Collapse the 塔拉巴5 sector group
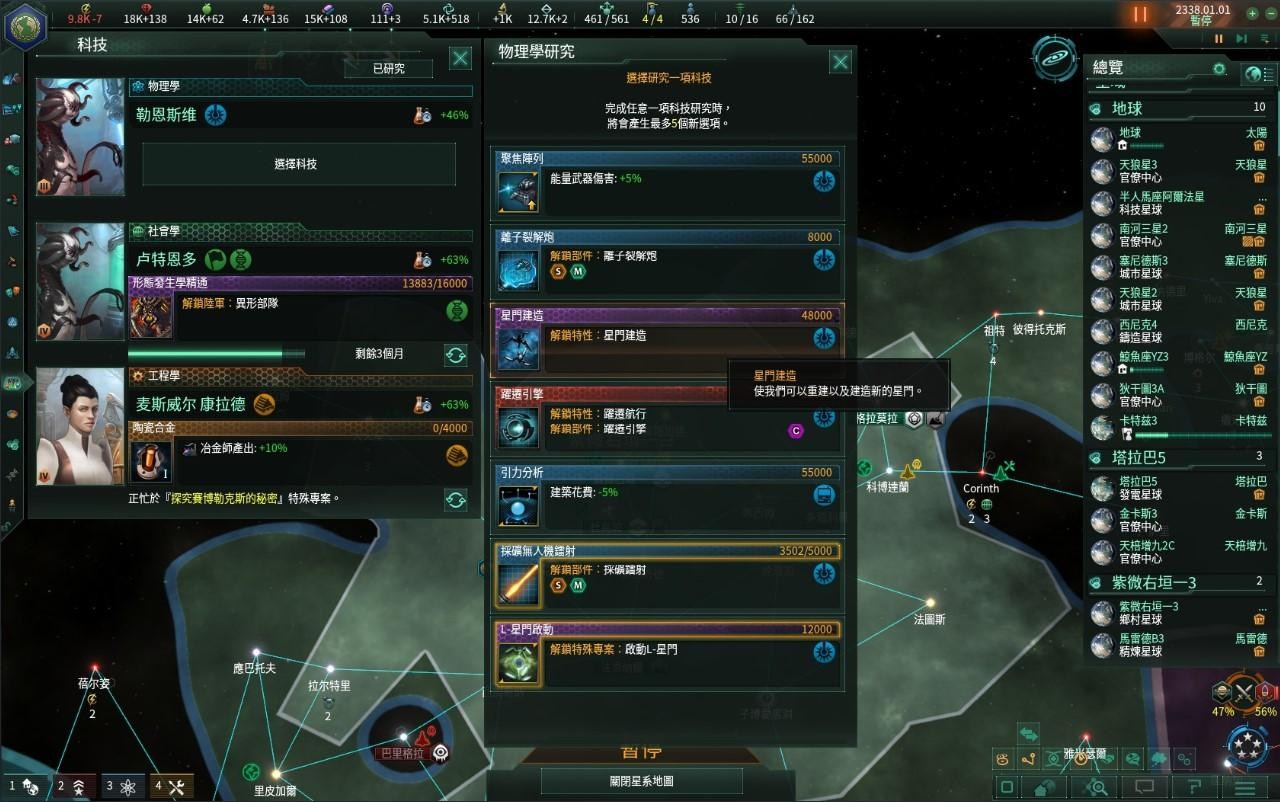The height and width of the screenshot is (802, 1280). pyautogui.click(x=1096, y=458)
